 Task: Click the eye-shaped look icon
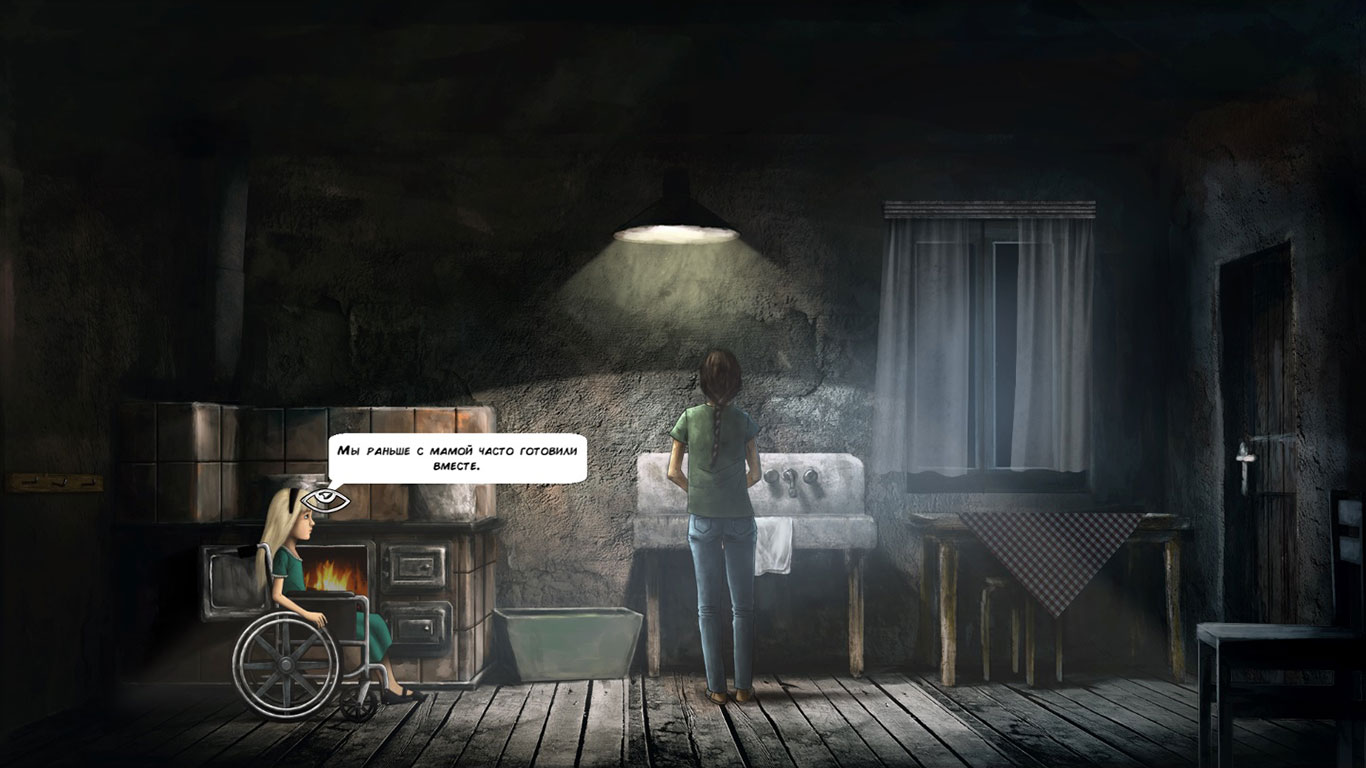click(326, 497)
